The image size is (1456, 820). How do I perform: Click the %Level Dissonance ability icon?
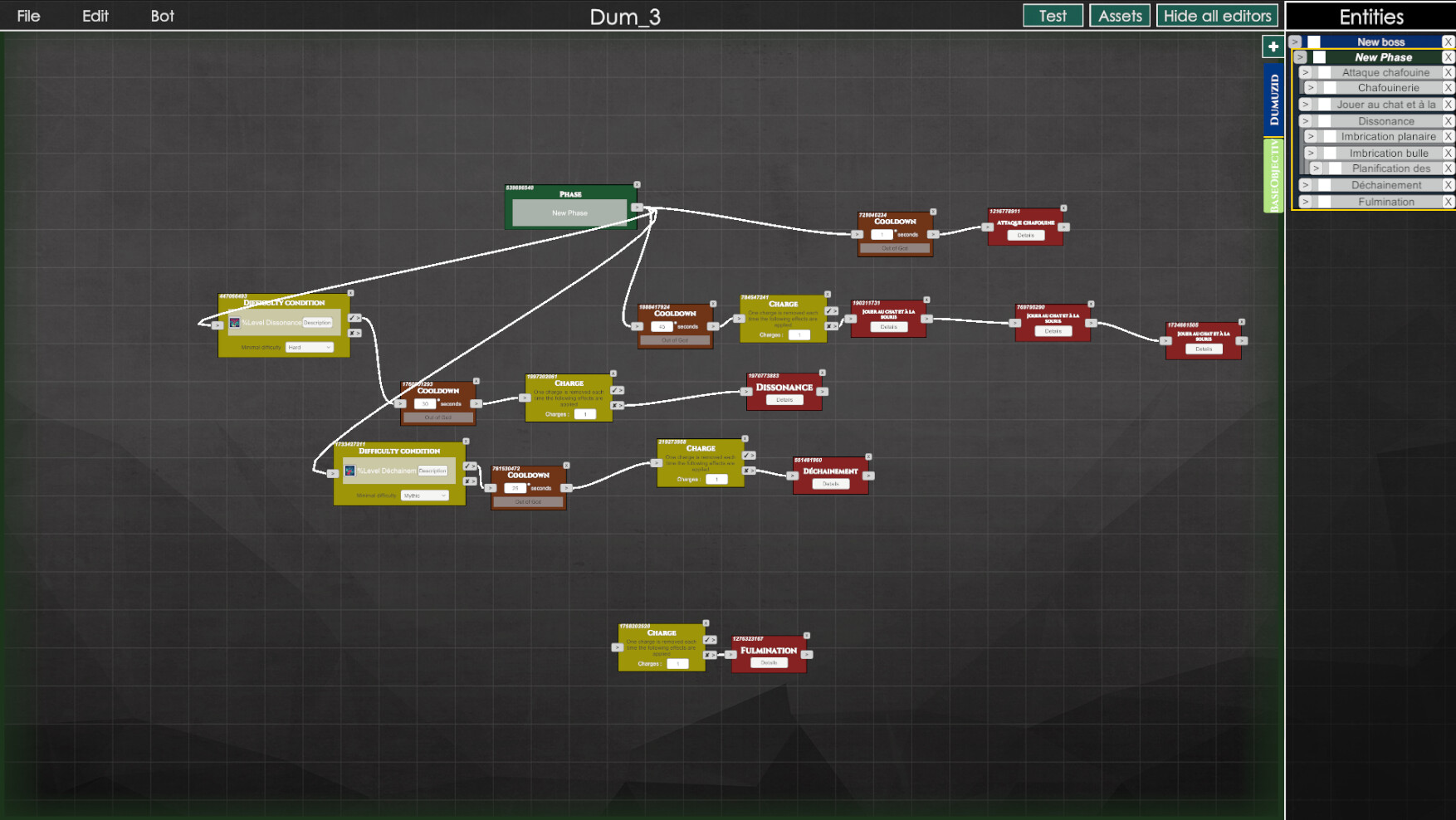(x=236, y=323)
